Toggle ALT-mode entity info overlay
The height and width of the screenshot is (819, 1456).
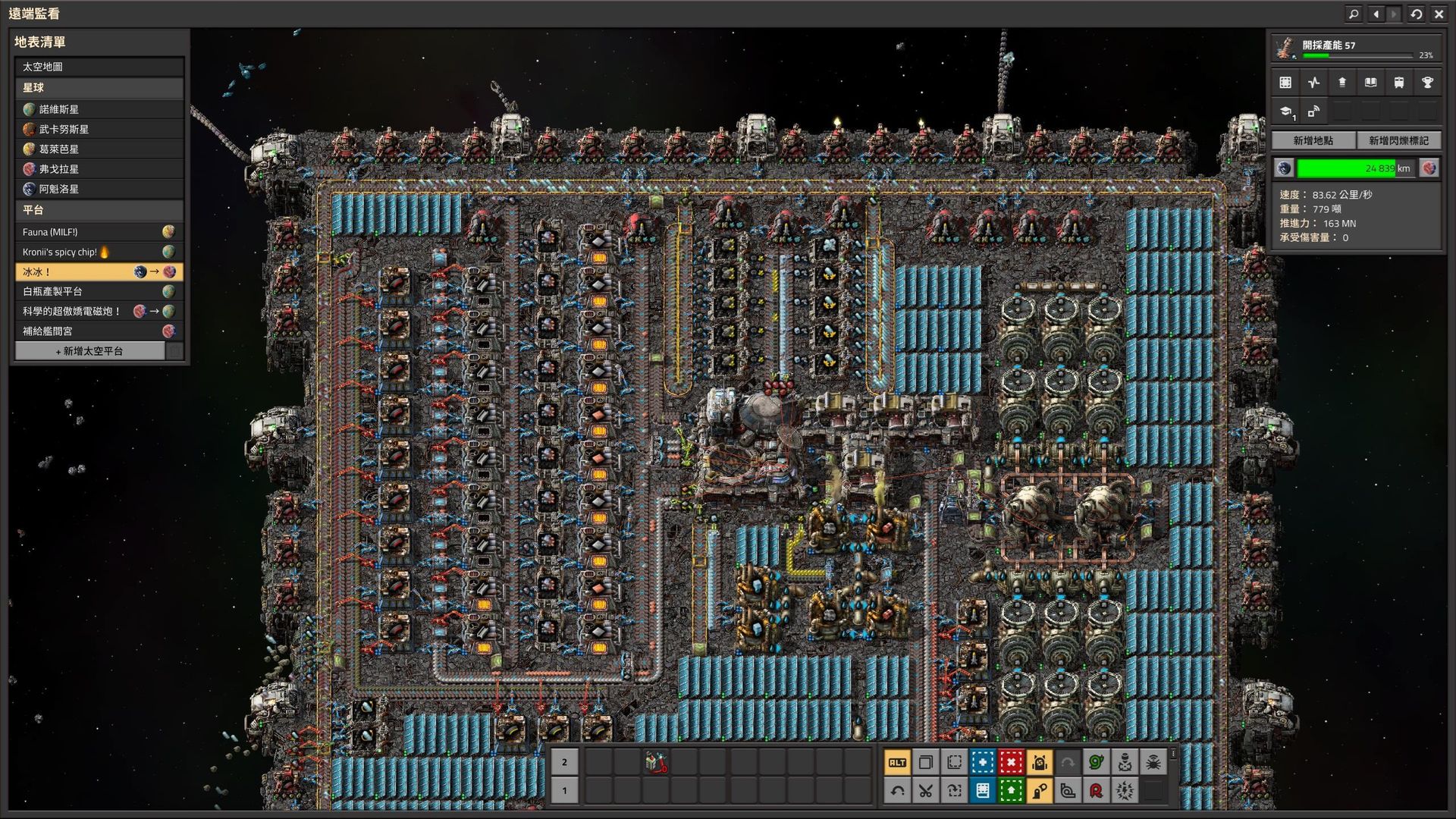(x=898, y=763)
